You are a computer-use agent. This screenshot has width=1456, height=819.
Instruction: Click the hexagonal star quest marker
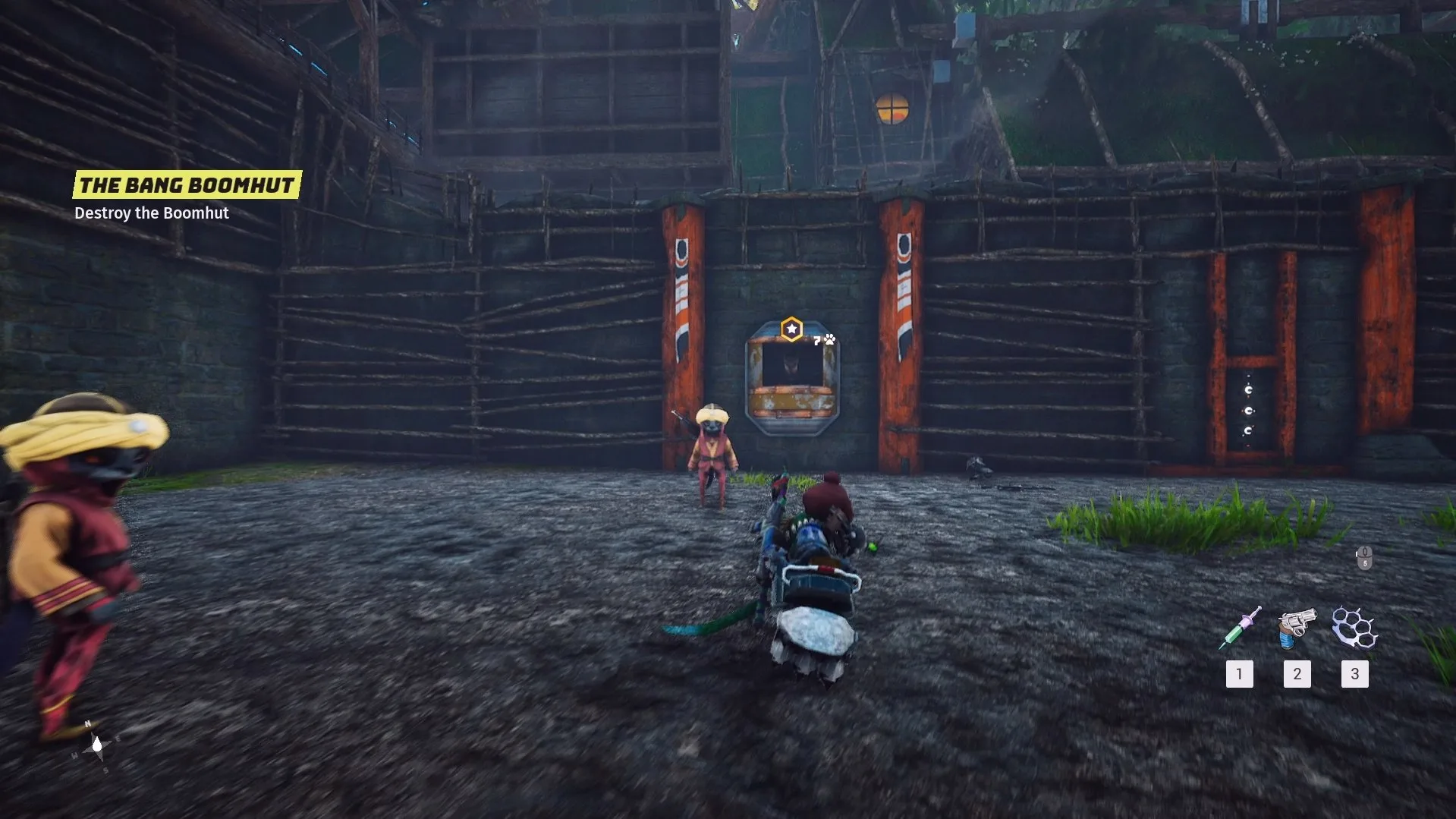click(x=791, y=328)
